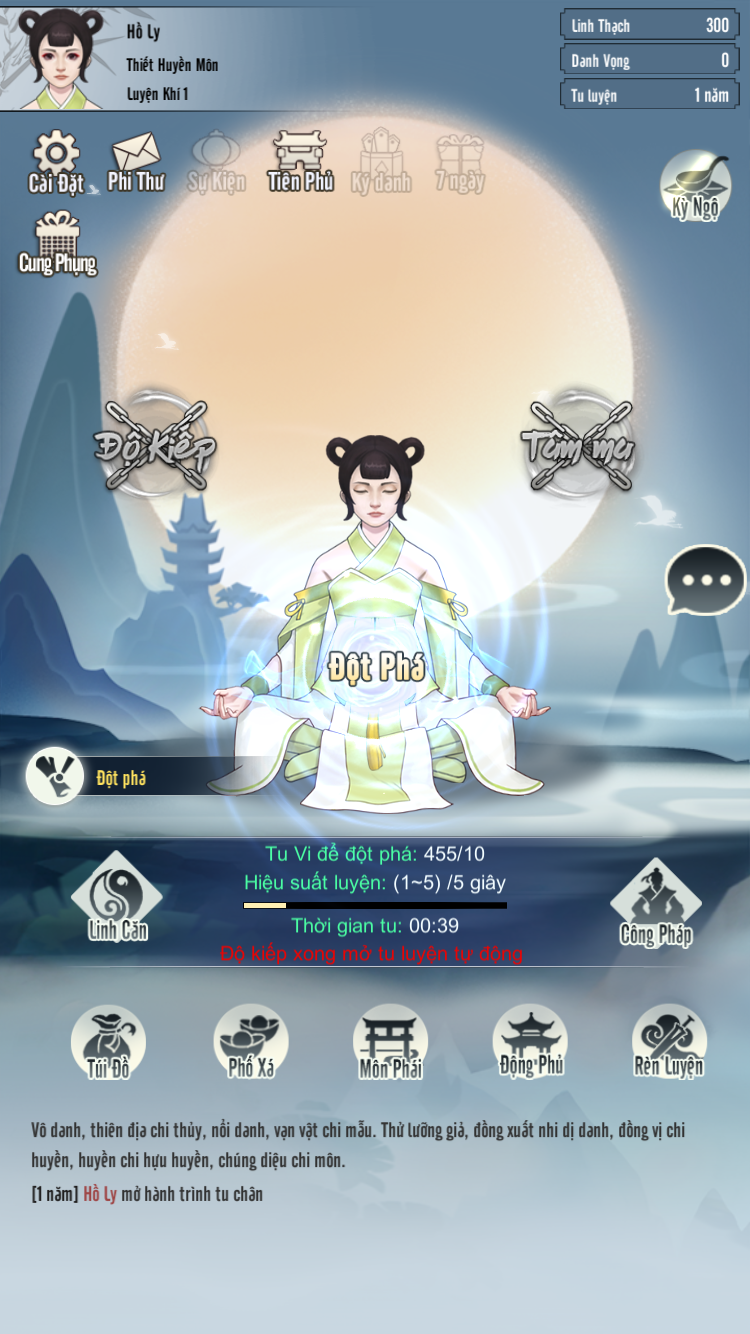
Task: Open the 7 ngày gift rewards
Action: [460, 163]
